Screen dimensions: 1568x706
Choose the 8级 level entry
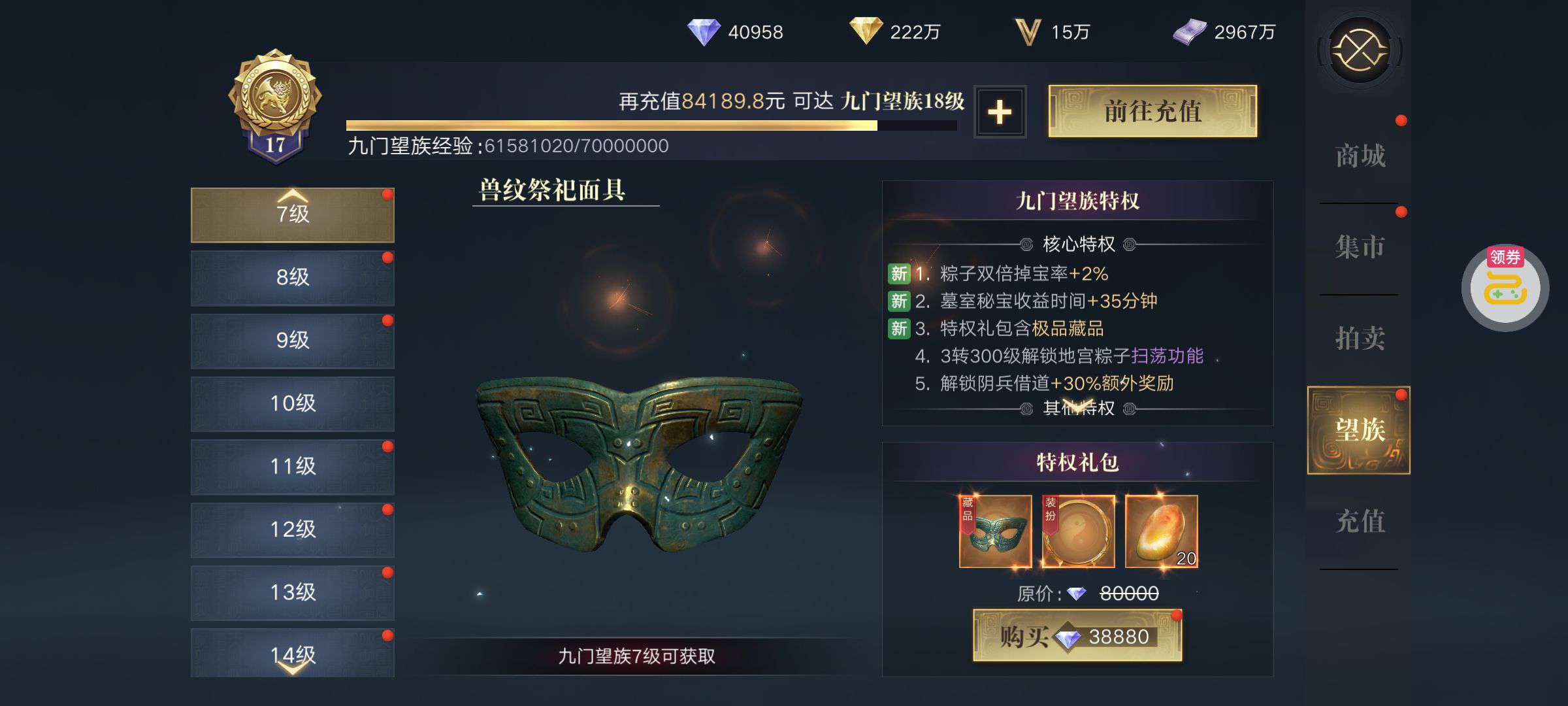tap(293, 278)
